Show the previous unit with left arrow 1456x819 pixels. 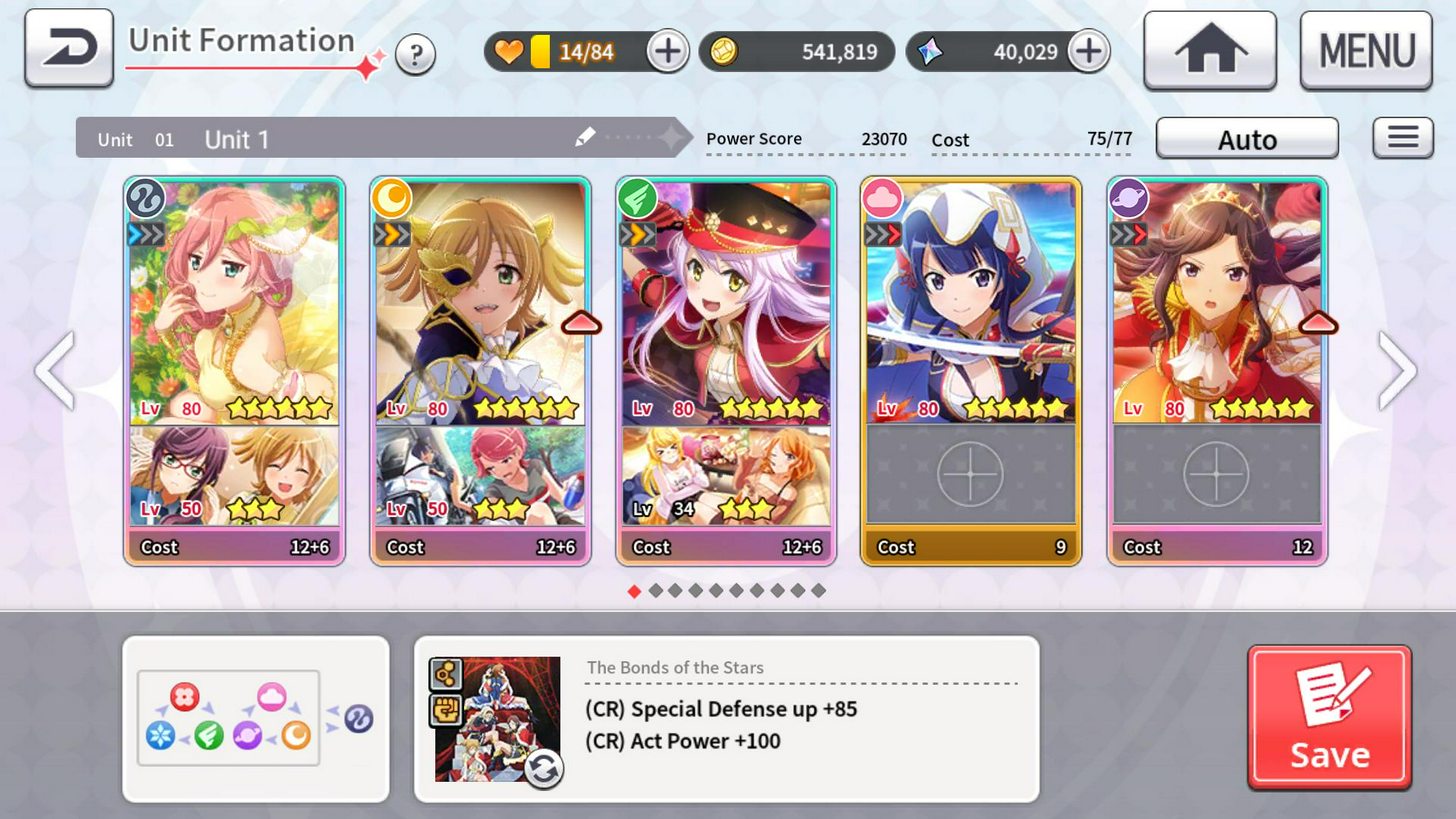[54, 371]
